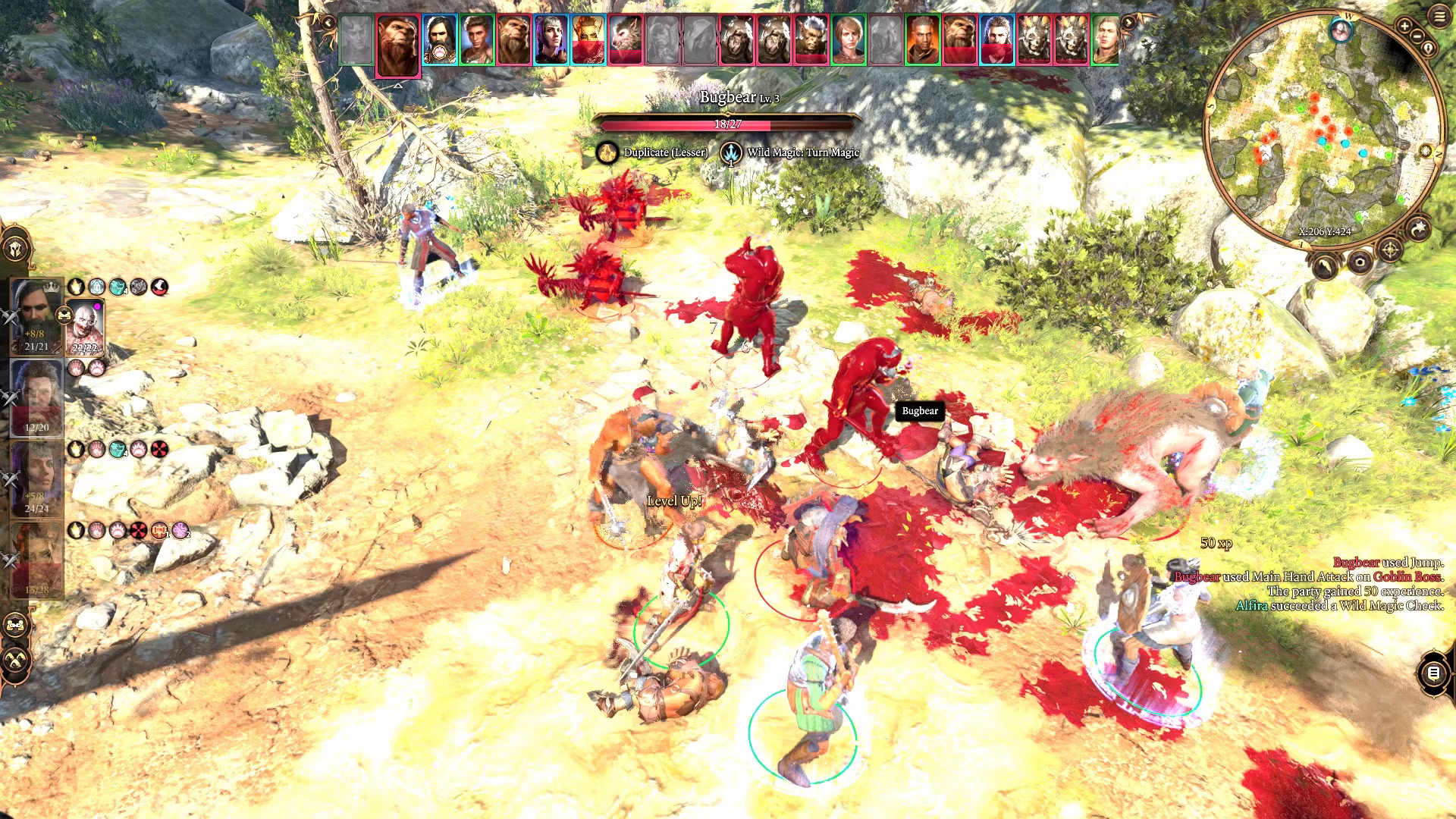Zoom in the minimap with plus button
1456x819 pixels.
(1404, 27)
